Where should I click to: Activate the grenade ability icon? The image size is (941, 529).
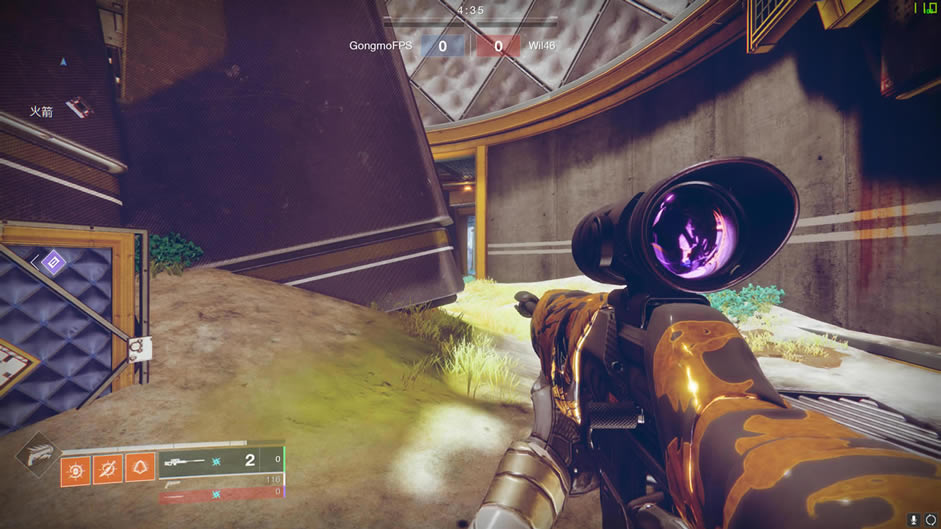(75, 470)
